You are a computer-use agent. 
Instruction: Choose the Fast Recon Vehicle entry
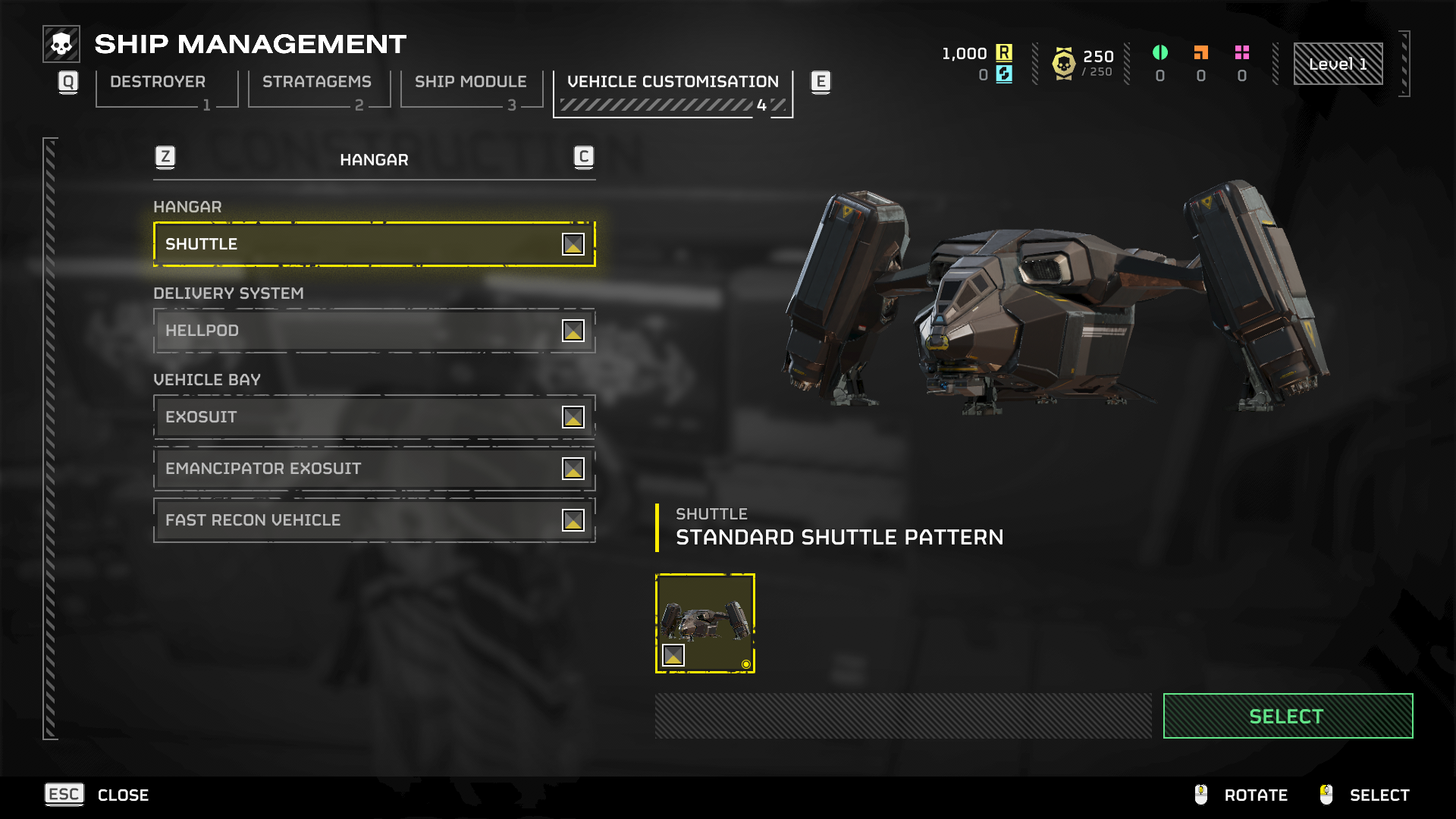(374, 520)
